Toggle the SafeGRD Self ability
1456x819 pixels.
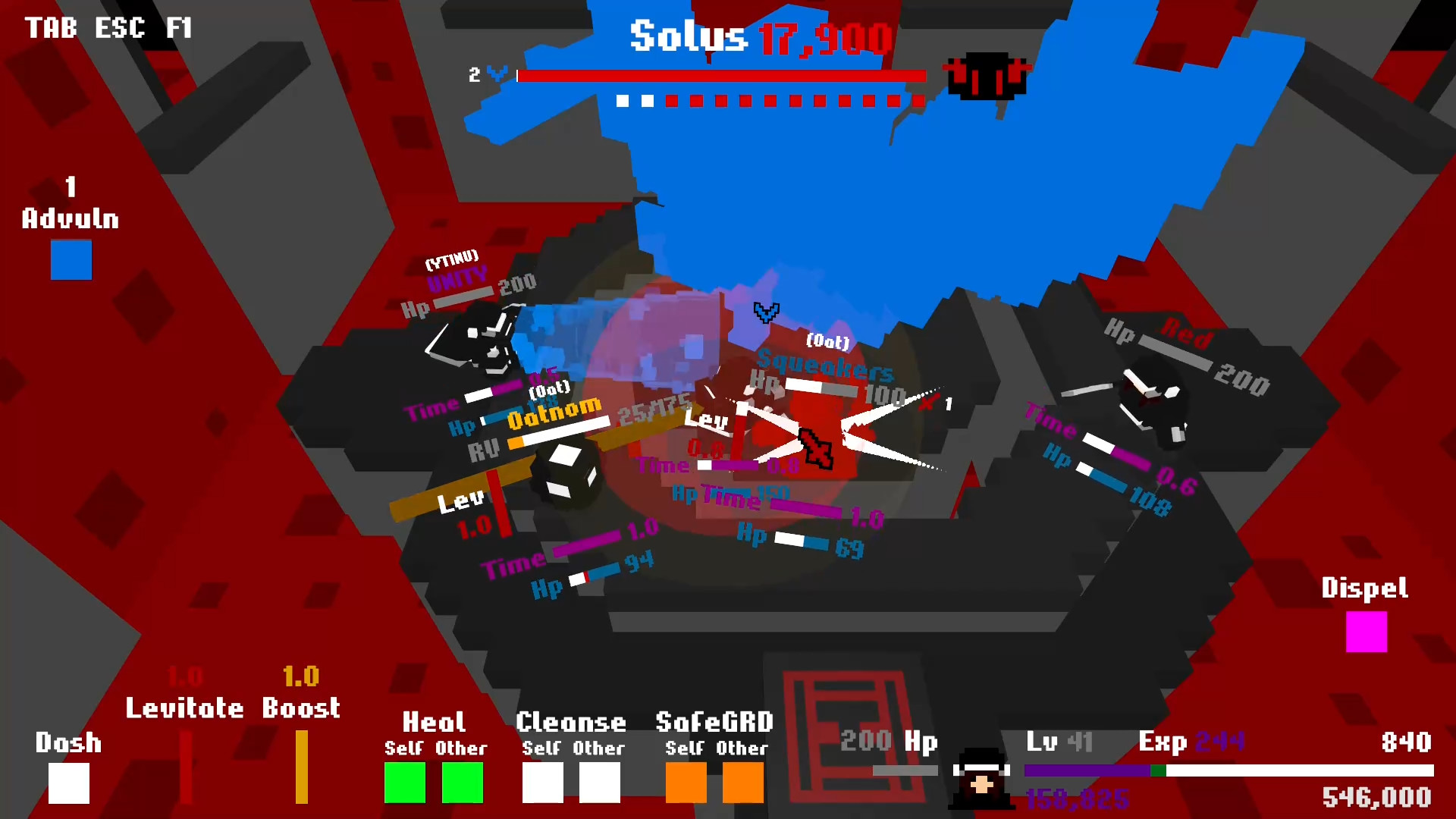[x=685, y=783]
